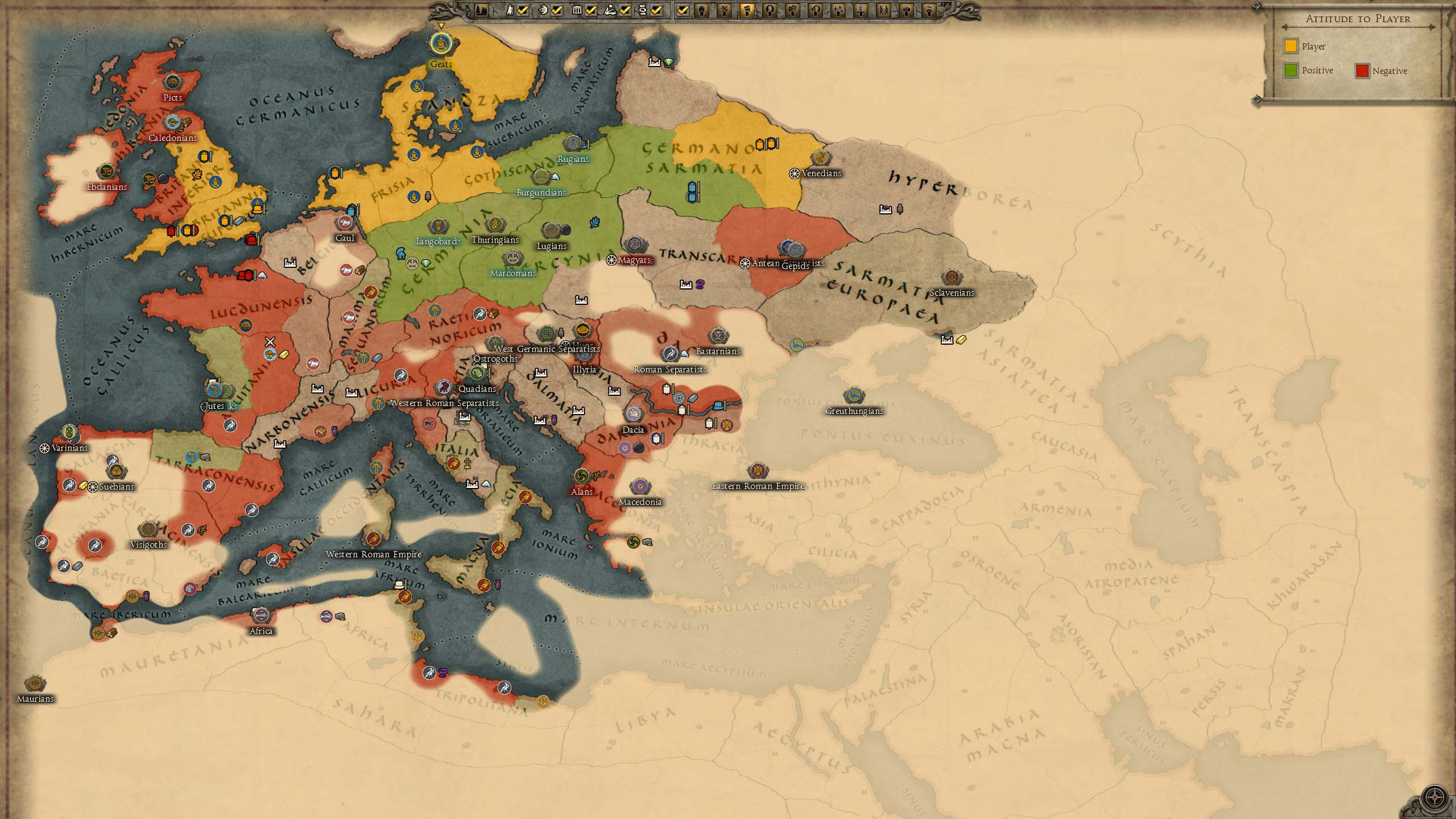Untick the checkbox beside the cloaked figure icon

tap(523, 10)
